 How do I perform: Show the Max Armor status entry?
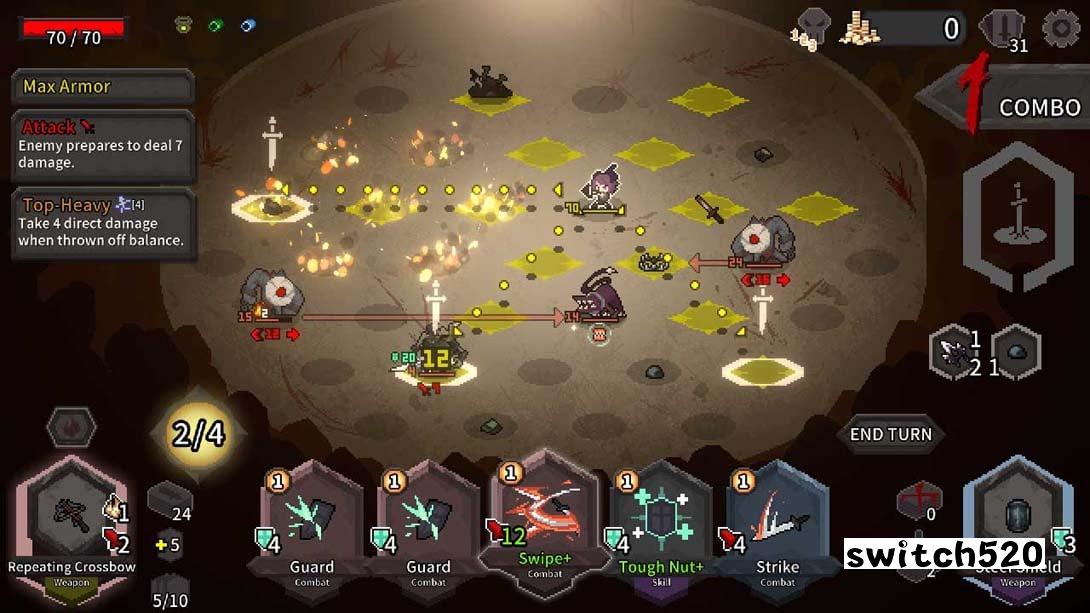click(102, 87)
